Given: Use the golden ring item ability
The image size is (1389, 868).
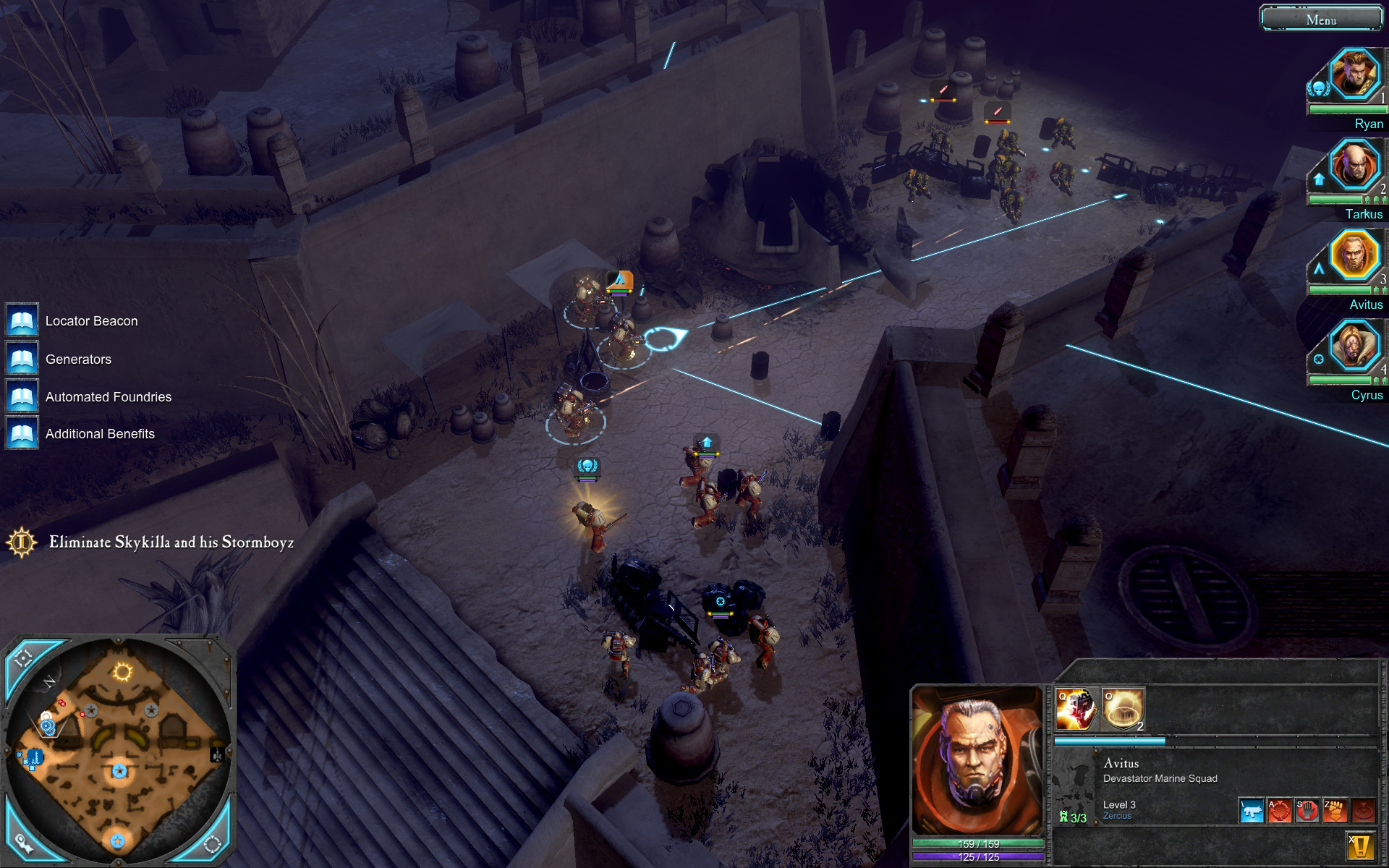Looking at the screenshot, I should (1123, 710).
